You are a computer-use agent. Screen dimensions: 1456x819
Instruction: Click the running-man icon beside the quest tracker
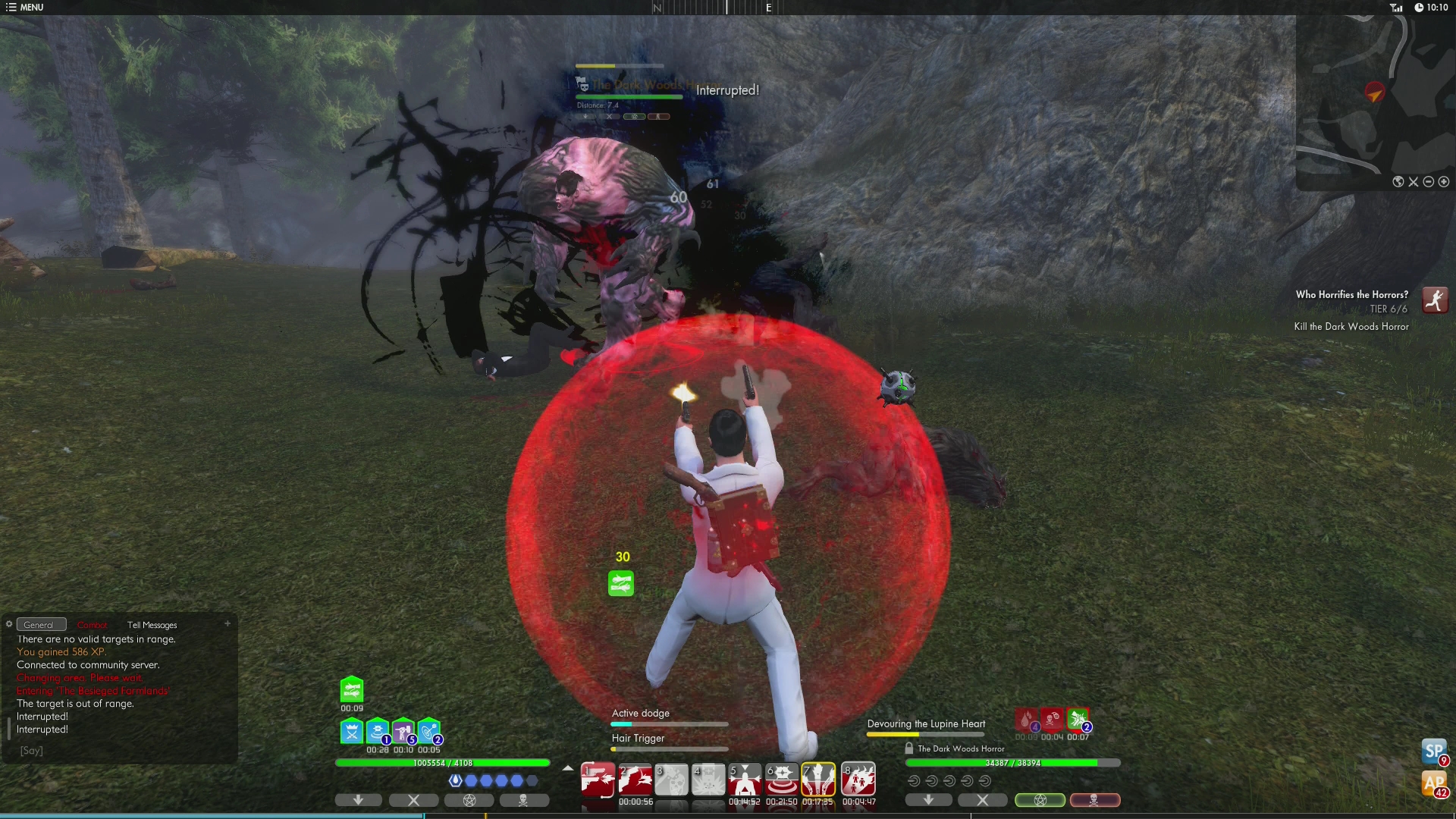[1435, 300]
